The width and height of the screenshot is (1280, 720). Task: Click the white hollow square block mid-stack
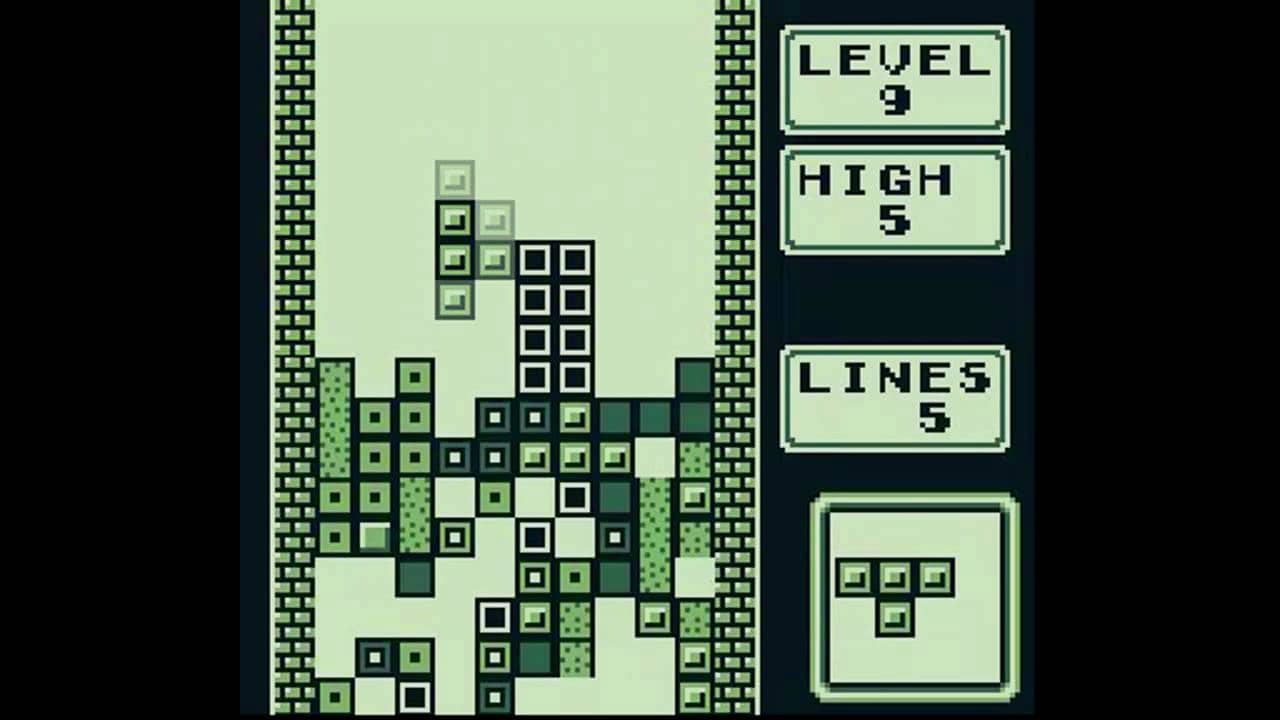(573, 495)
